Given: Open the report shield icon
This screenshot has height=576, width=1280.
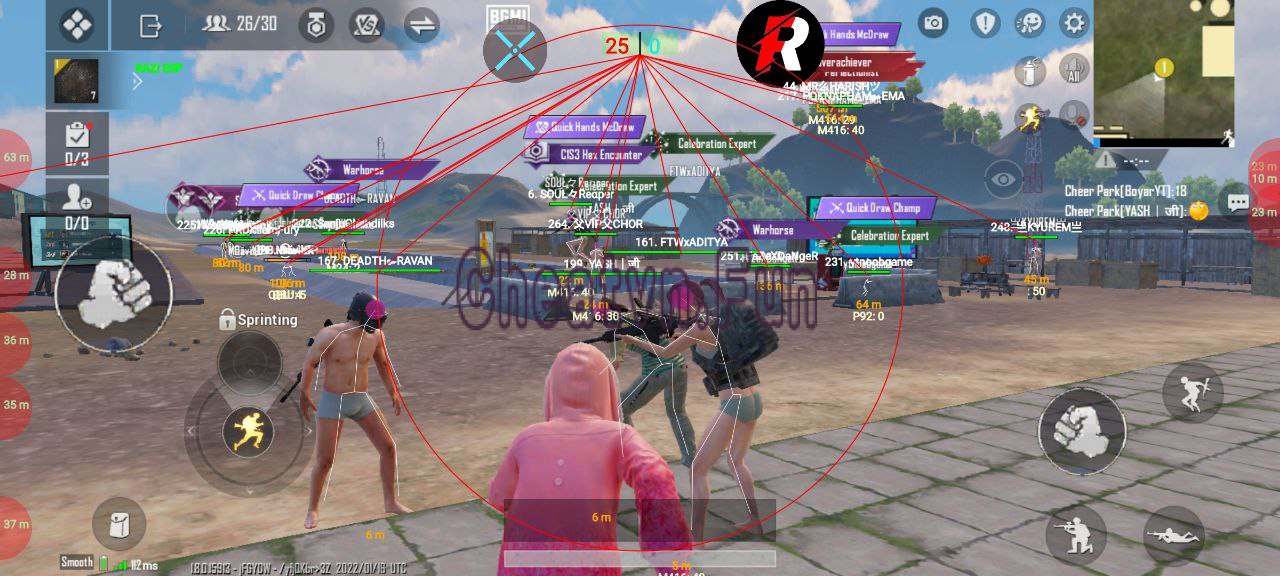Looking at the screenshot, I should pyautogui.click(x=986, y=23).
